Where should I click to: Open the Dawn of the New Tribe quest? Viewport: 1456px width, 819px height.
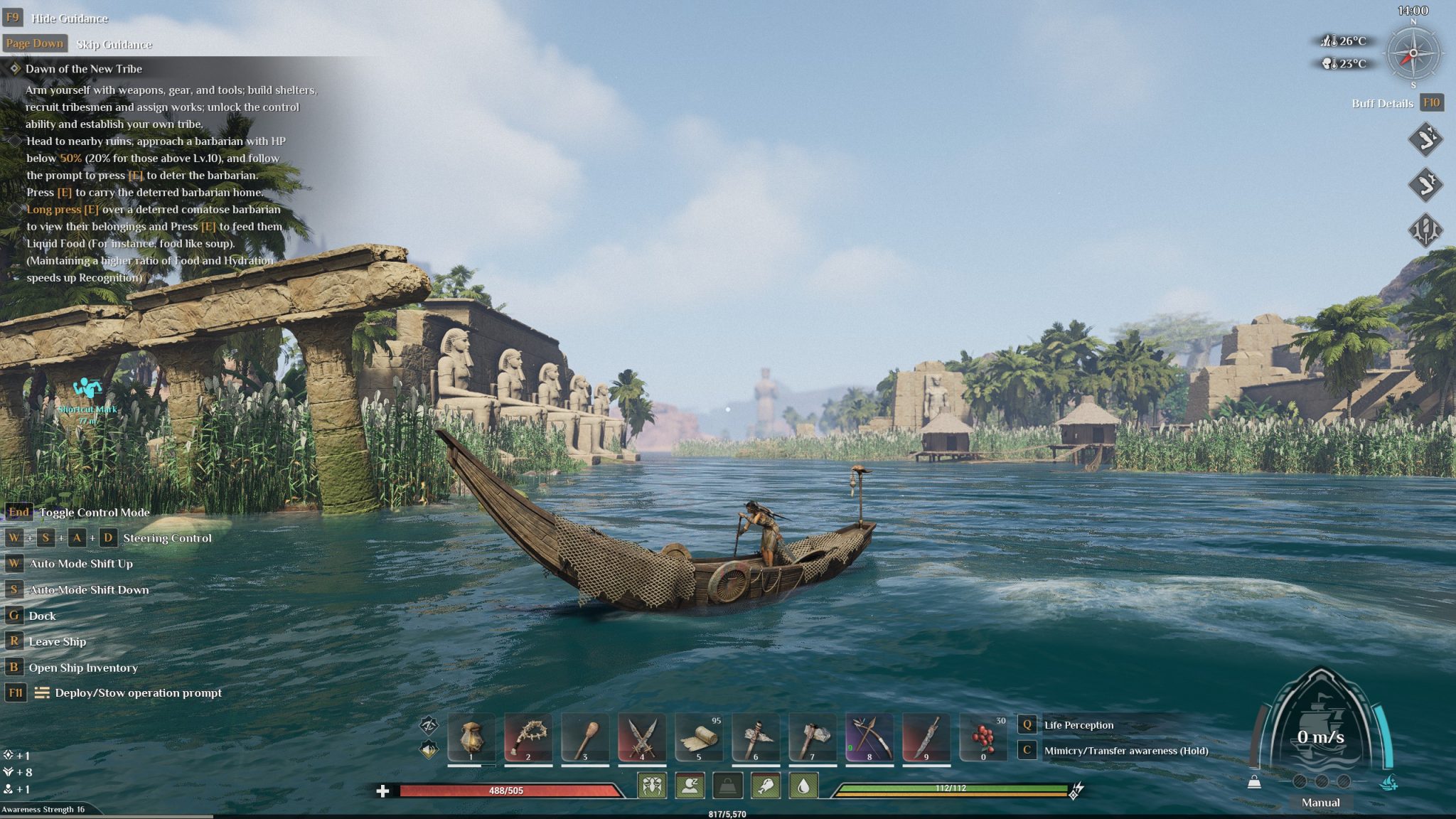pos(84,69)
